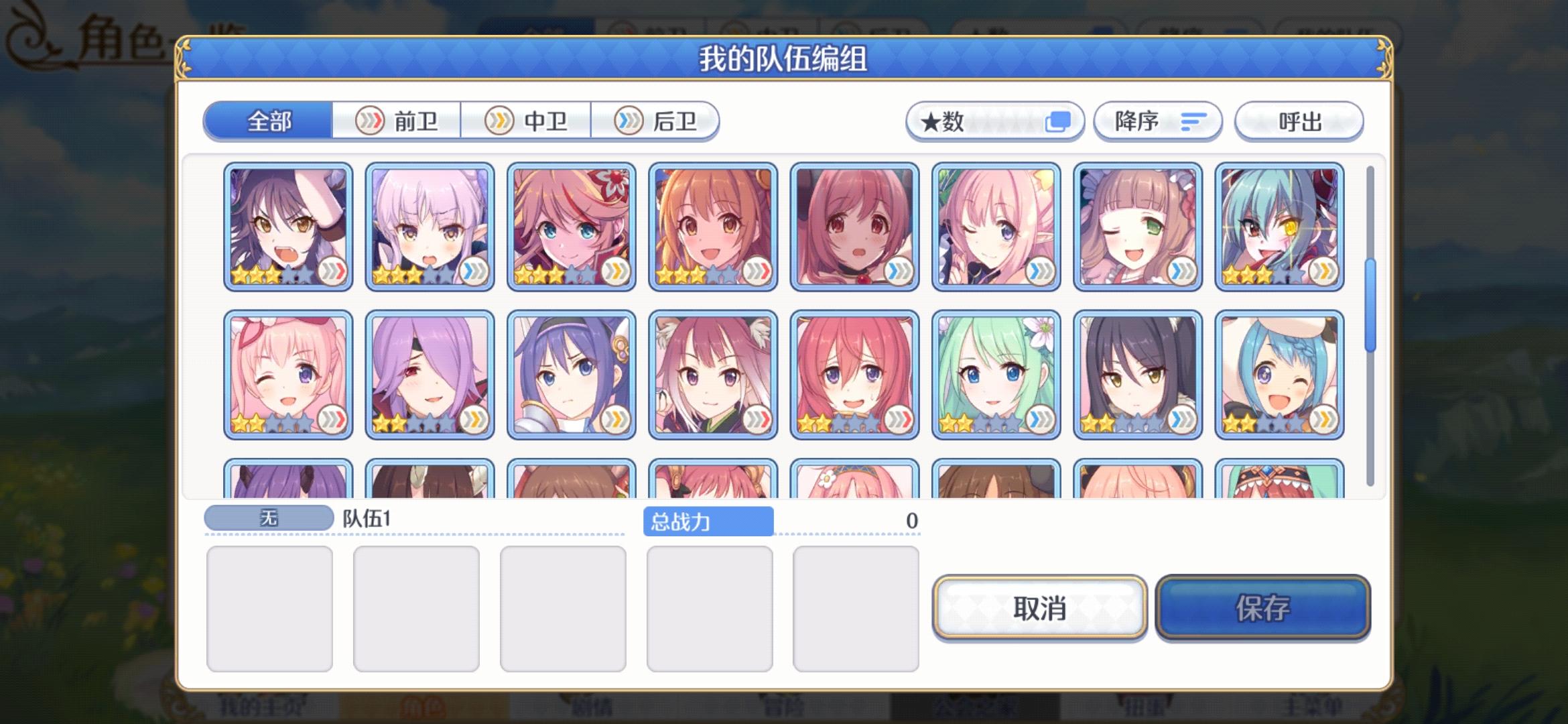The width and height of the screenshot is (1568, 724).
Task: Click the orange arrow icon on 中卫 tab
Action: coord(499,121)
